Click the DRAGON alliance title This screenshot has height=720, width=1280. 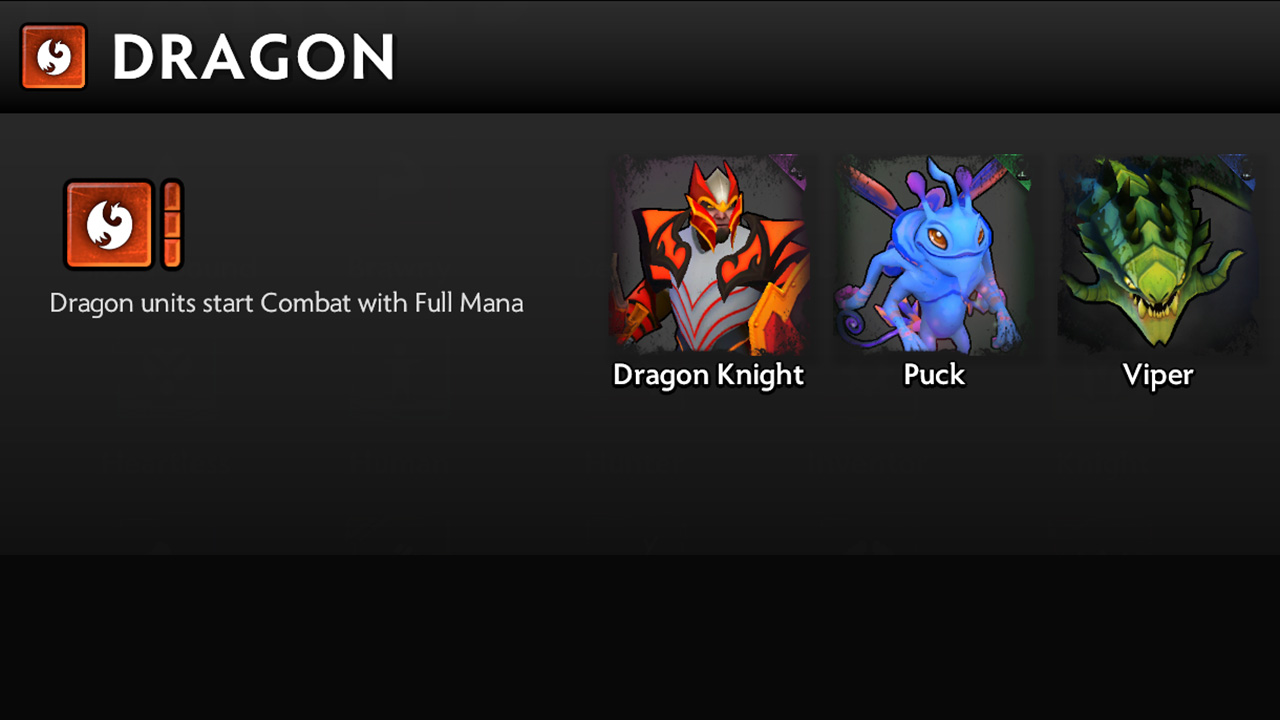coord(253,57)
